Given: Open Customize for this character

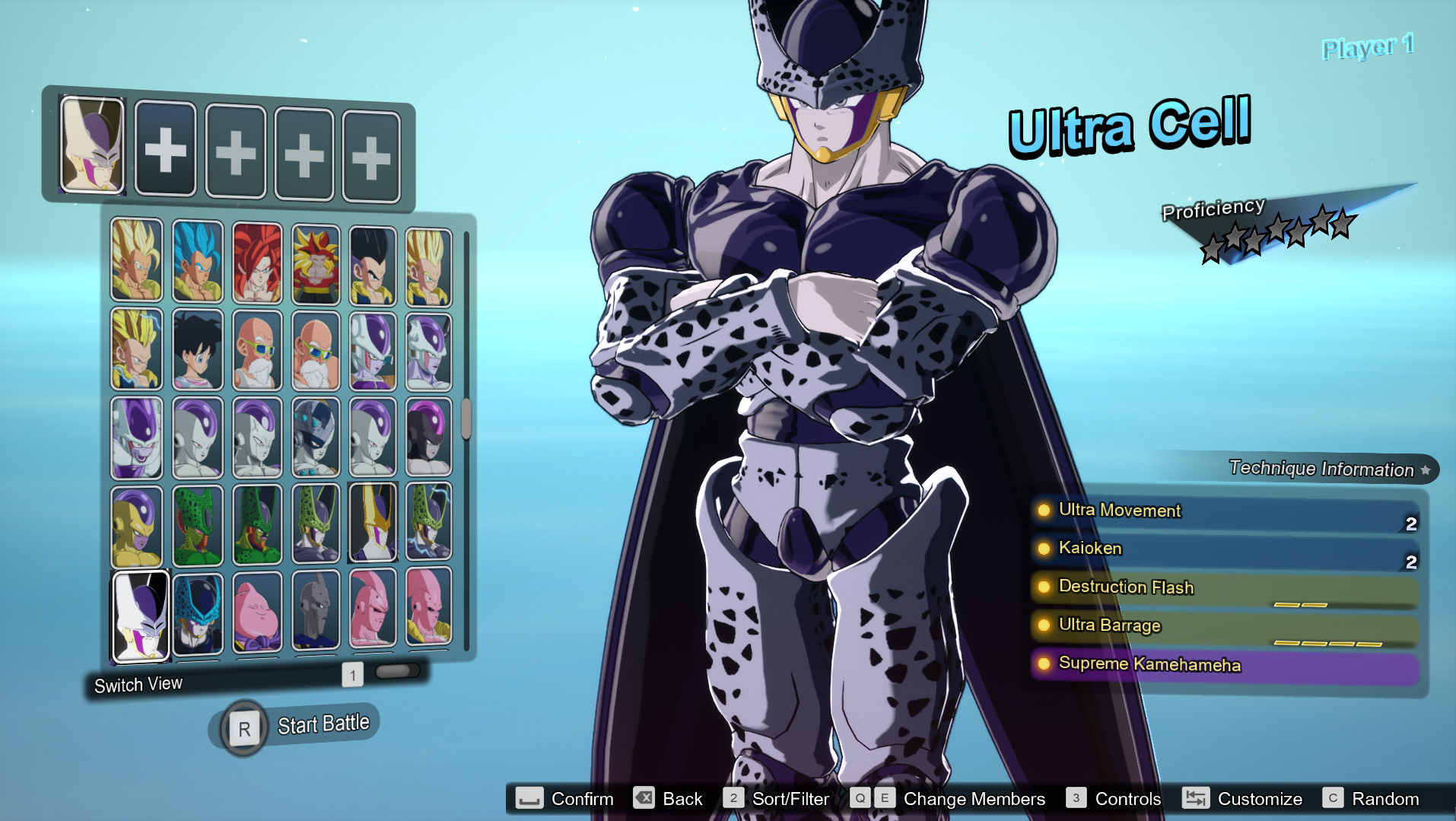Looking at the screenshot, I should coord(1242,798).
